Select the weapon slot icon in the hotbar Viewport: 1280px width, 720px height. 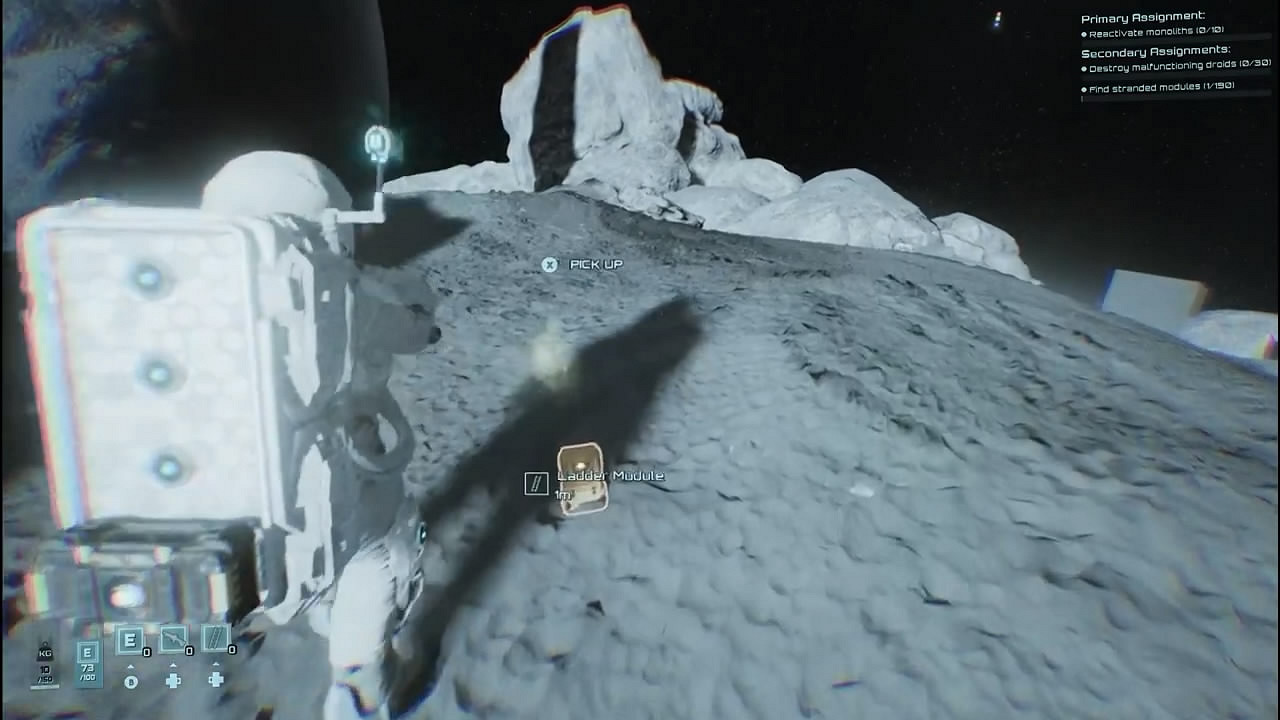pyautogui.click(x=172, y=638)
